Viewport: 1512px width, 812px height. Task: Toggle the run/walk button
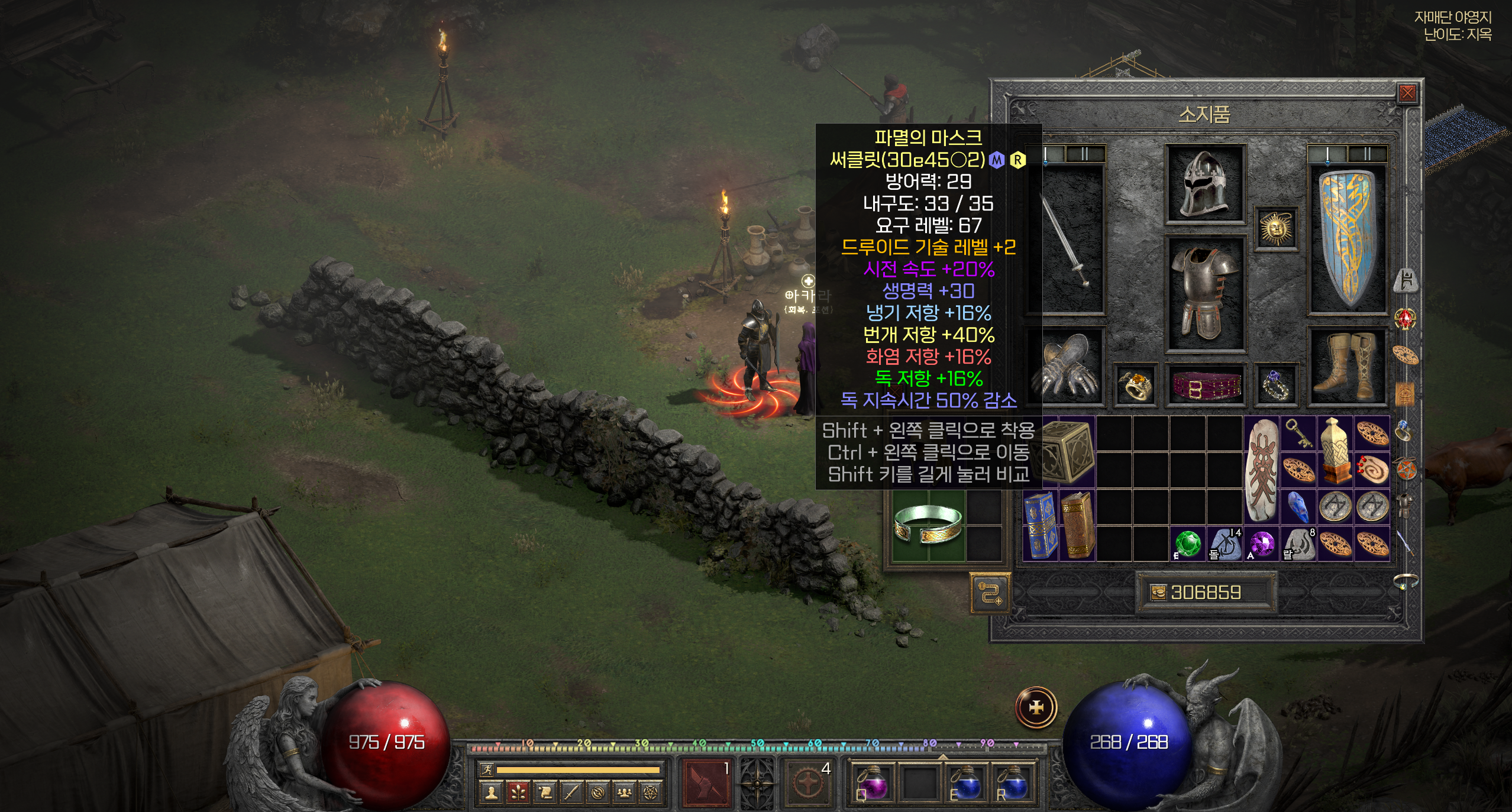[x=487, y=769]
